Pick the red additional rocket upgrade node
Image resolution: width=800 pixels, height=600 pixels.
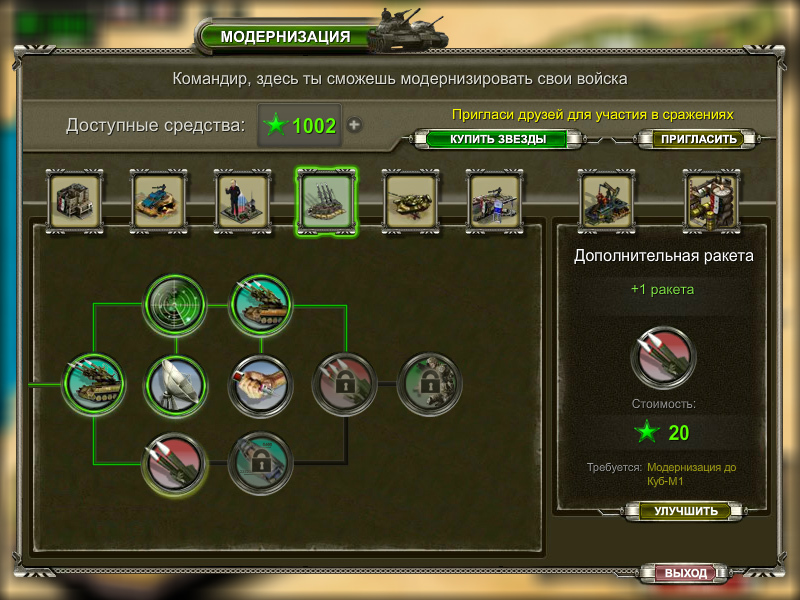176,463
